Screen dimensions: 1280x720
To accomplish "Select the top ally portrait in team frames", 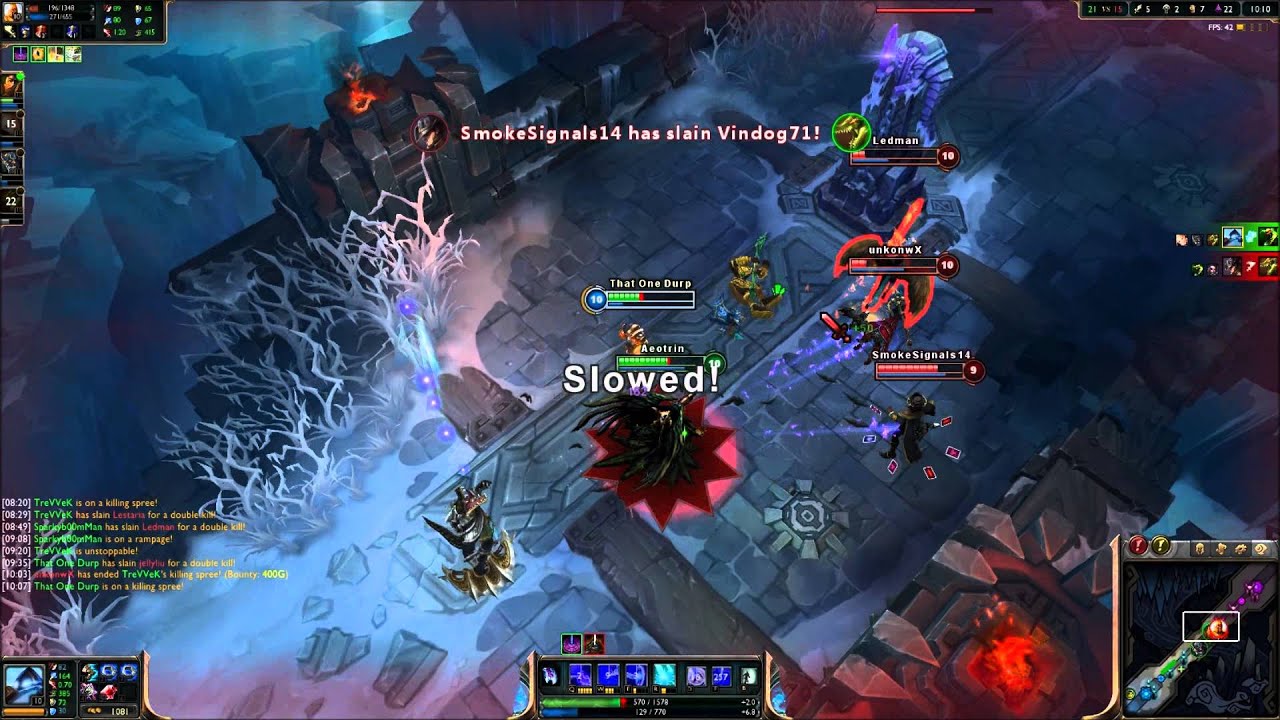I will pyautogui.click(x=14, y=85).
